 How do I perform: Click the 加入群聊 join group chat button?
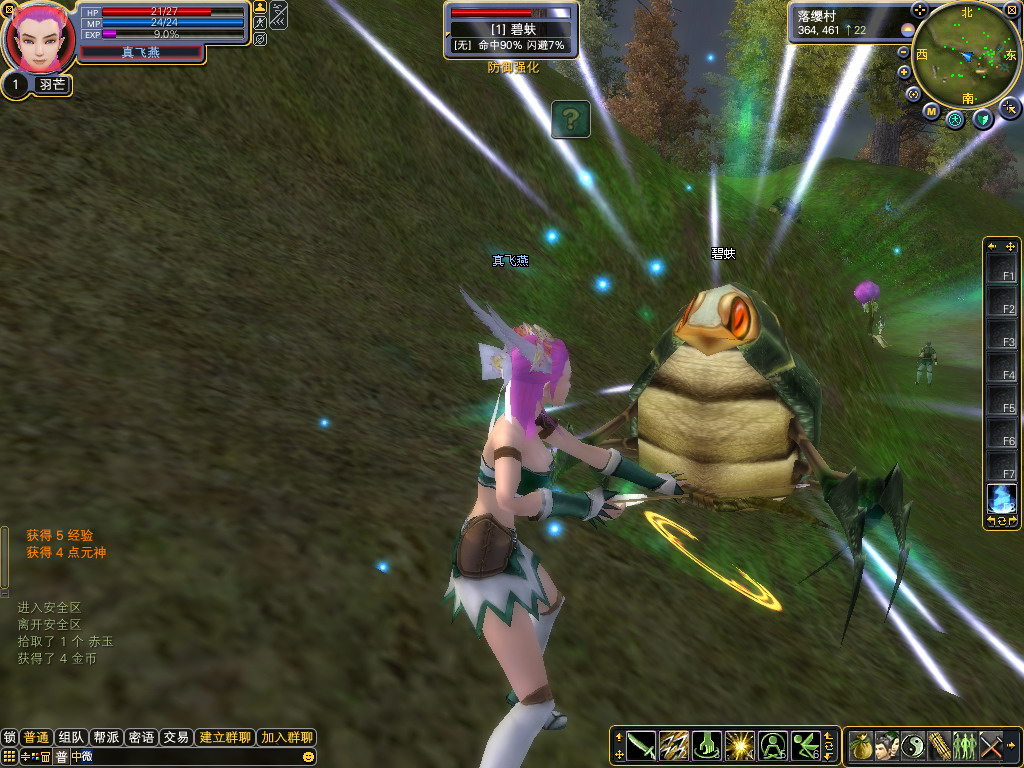click(x=287, y=737)
